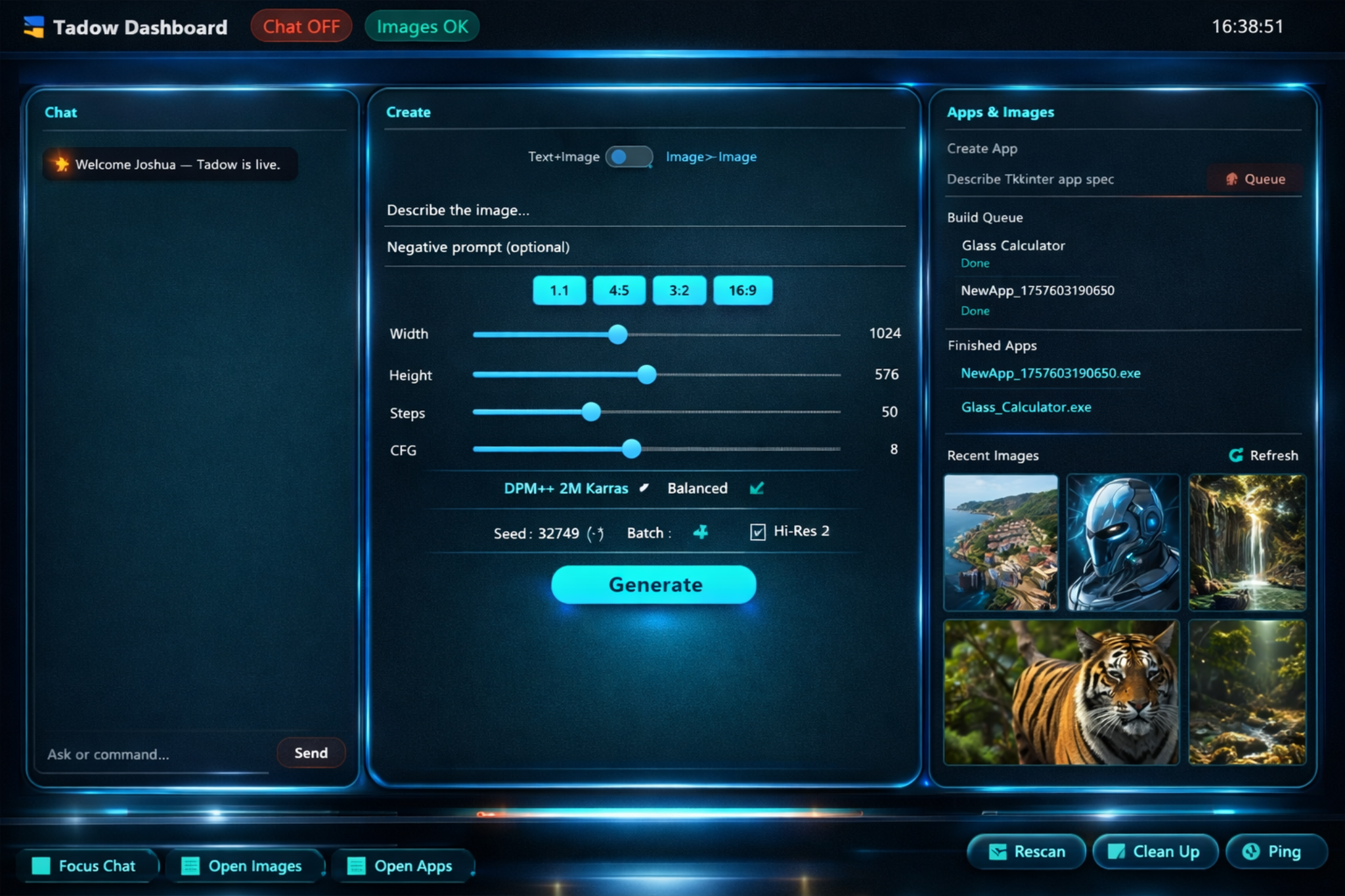Switch to the Images OK status tab
Screen dimensions: 1345x896
point(422,26)
